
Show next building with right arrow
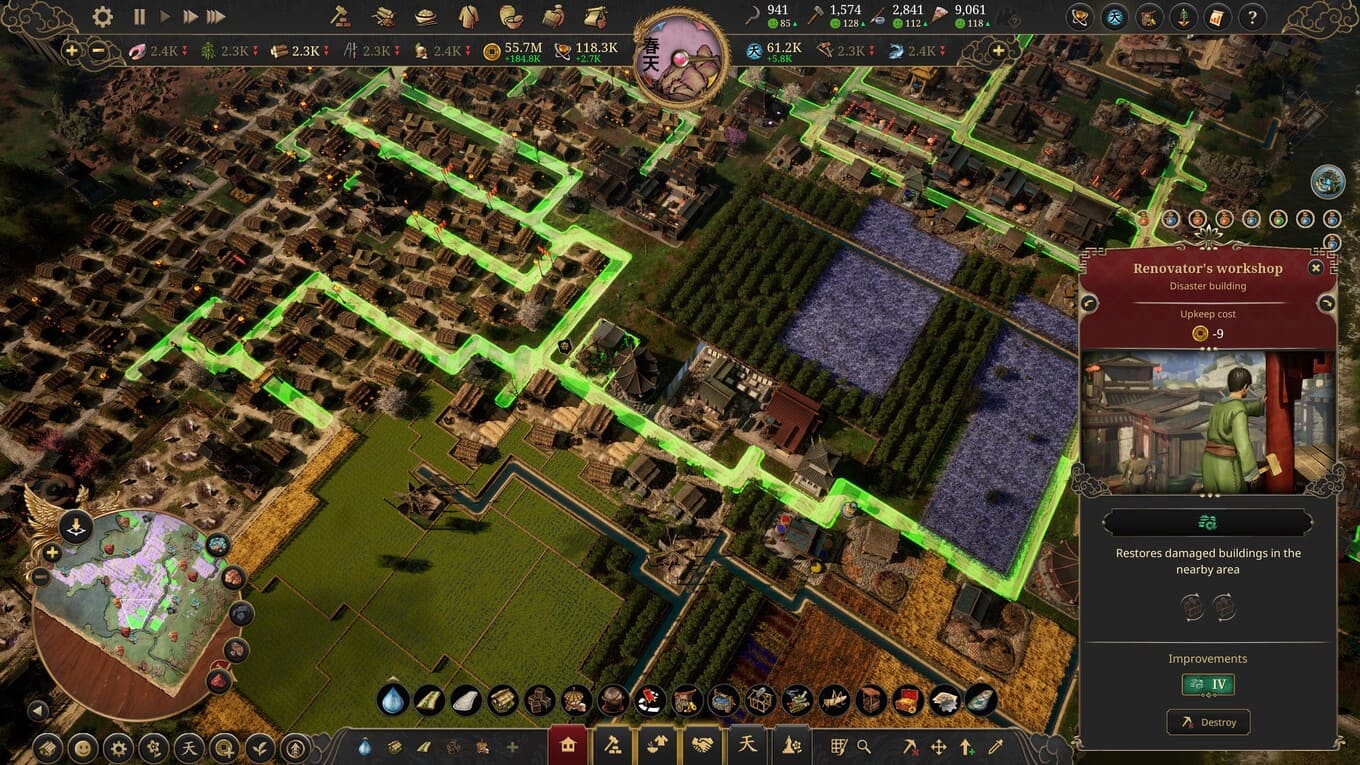(x=1326, y=303)
